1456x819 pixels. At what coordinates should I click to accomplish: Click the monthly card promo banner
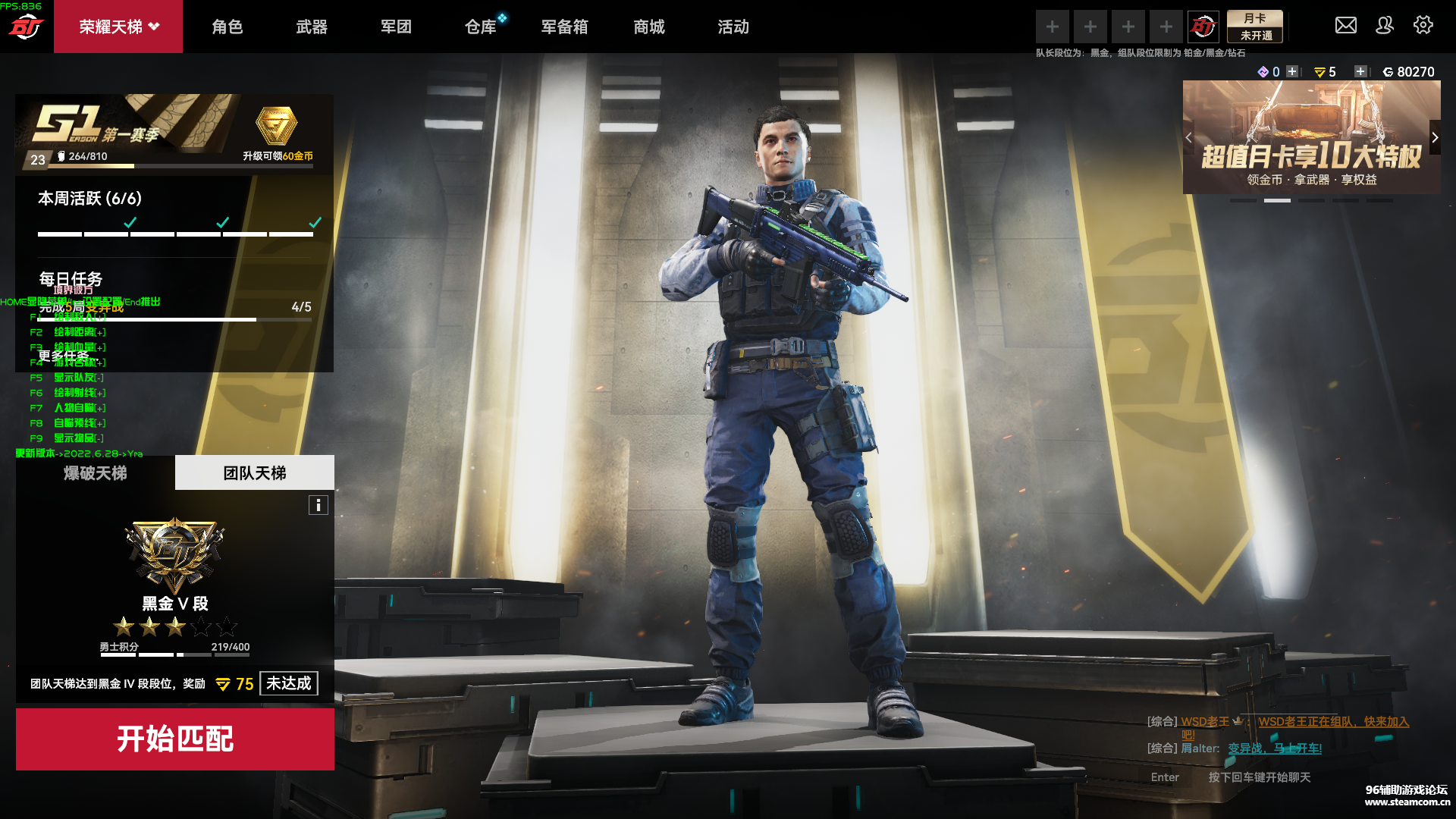pos(1310,136)
